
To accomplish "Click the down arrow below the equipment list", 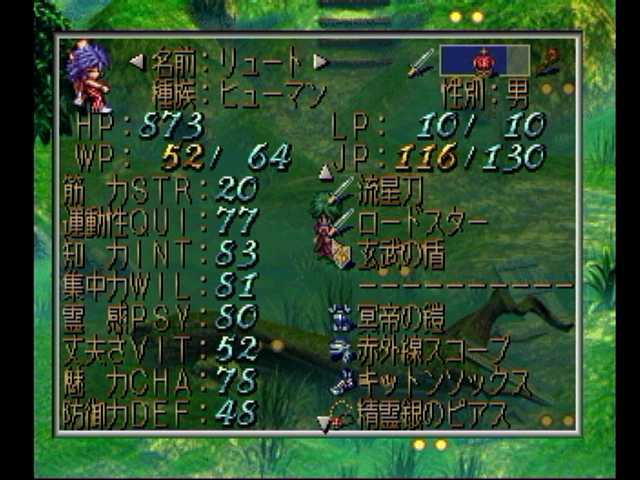I will (x=324, y=425).
